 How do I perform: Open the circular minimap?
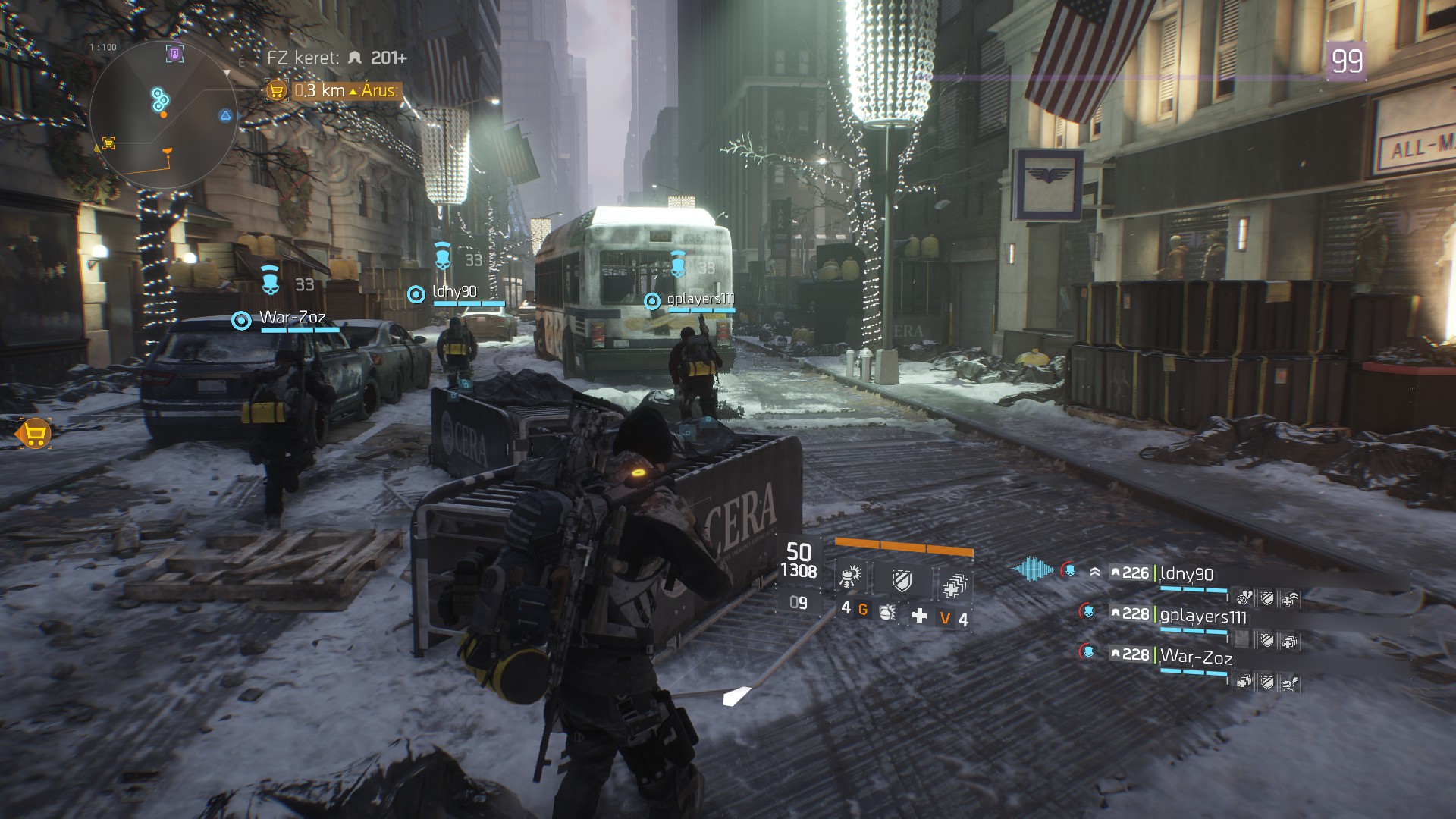(x=163, y=114)
